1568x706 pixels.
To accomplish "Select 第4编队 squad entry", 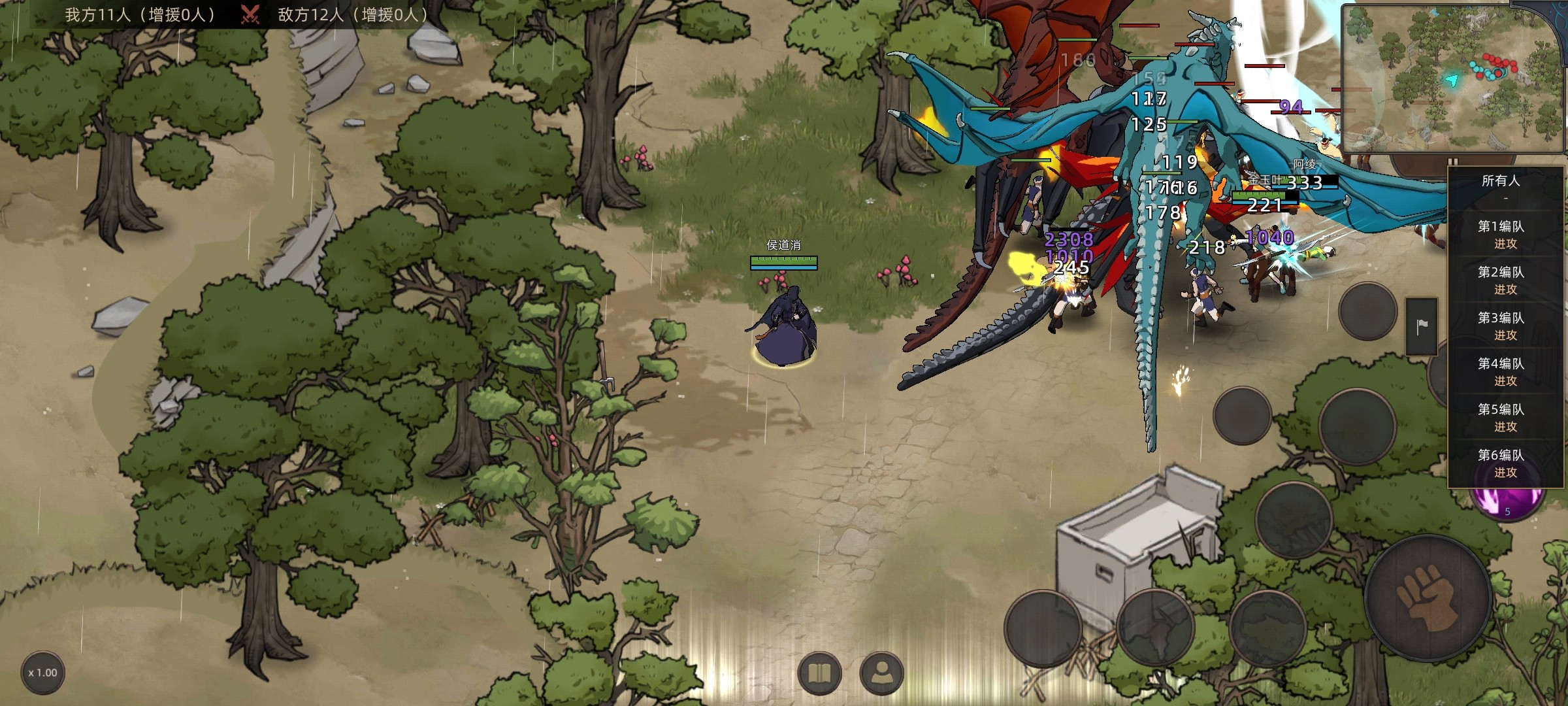I will pos(1501,371).
